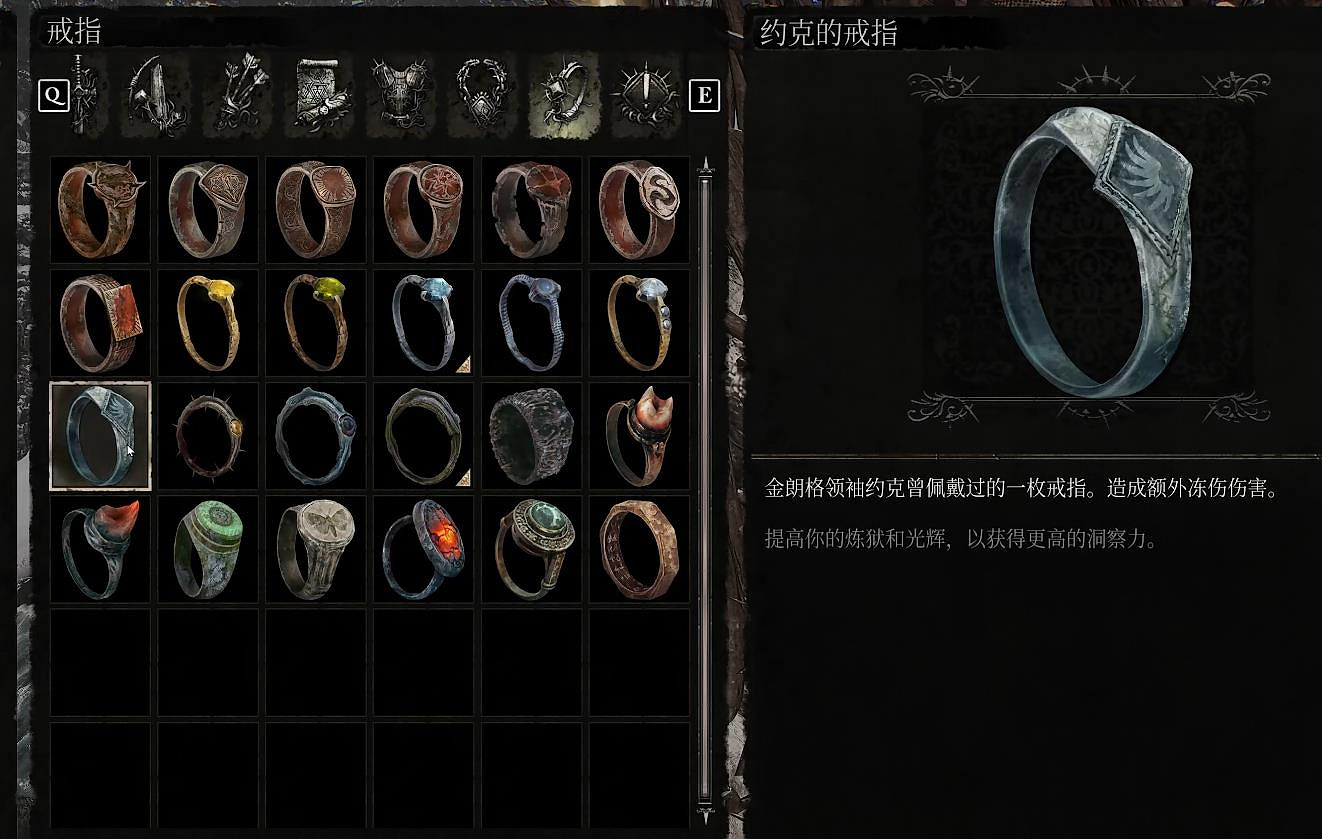Switch tab back with the Q button
The image size is (1322, 839).
coord(53,97)
